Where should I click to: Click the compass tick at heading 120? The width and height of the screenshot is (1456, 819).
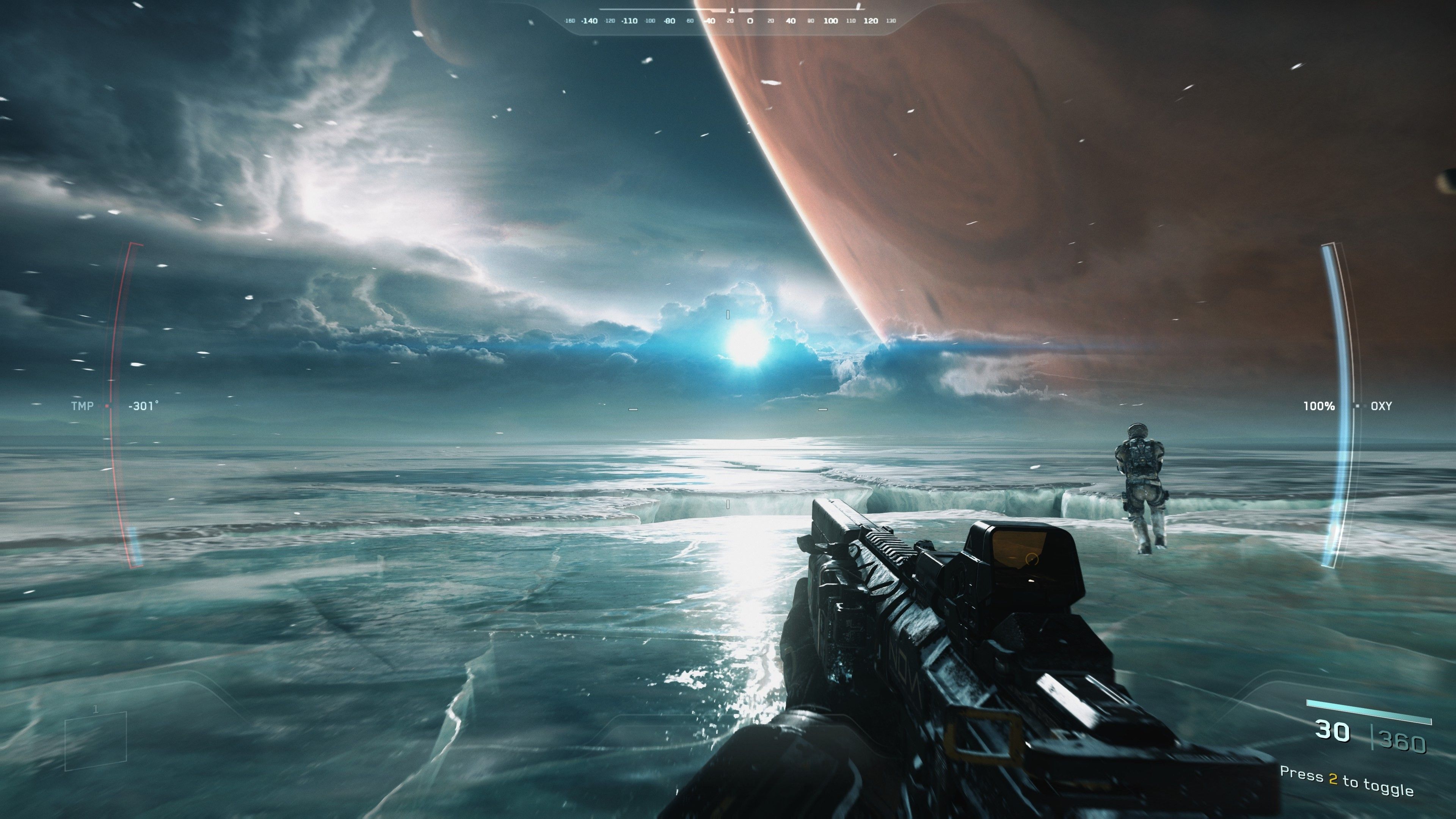tap(871, 21)
